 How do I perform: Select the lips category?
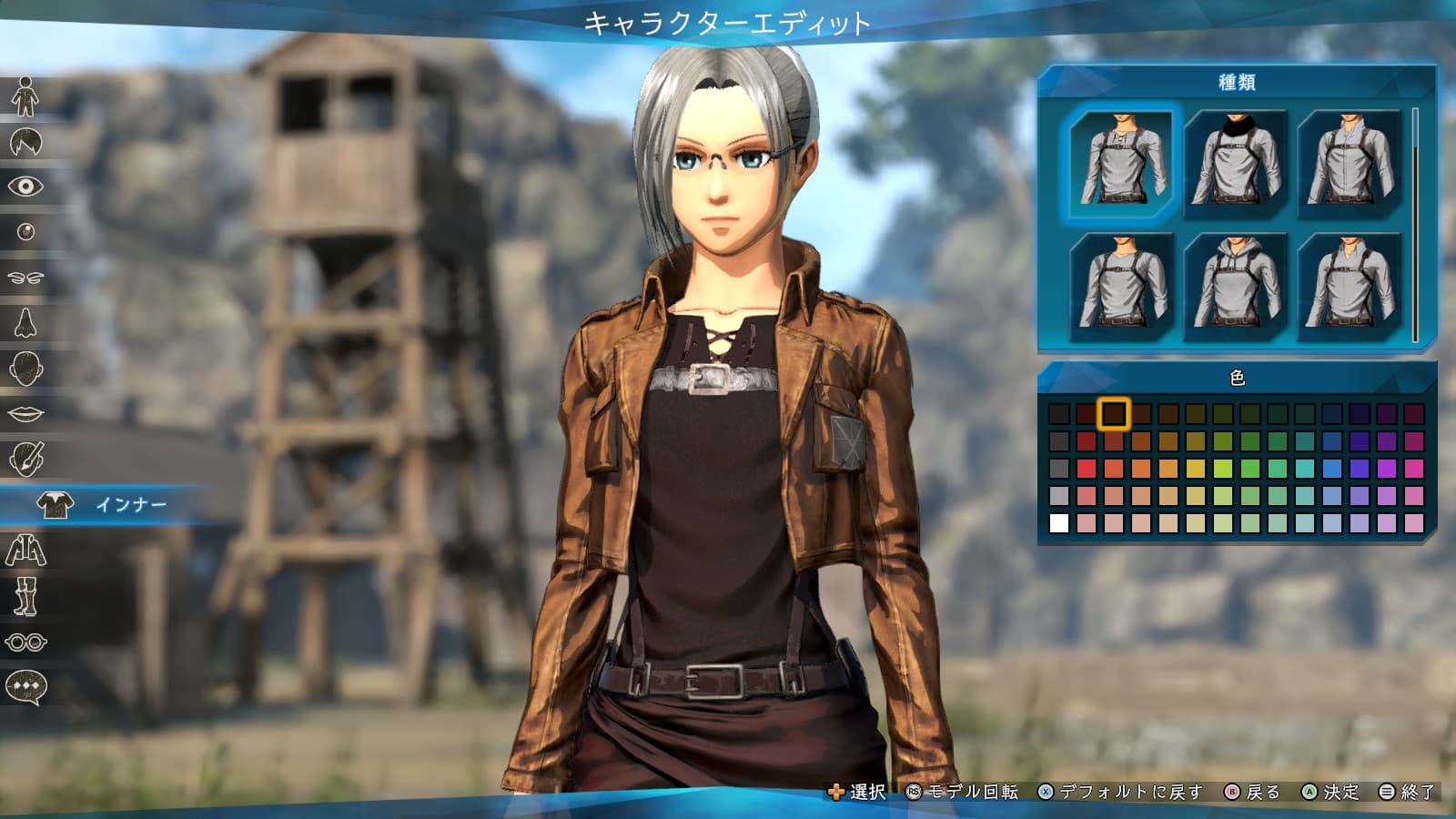click(25, 414)
